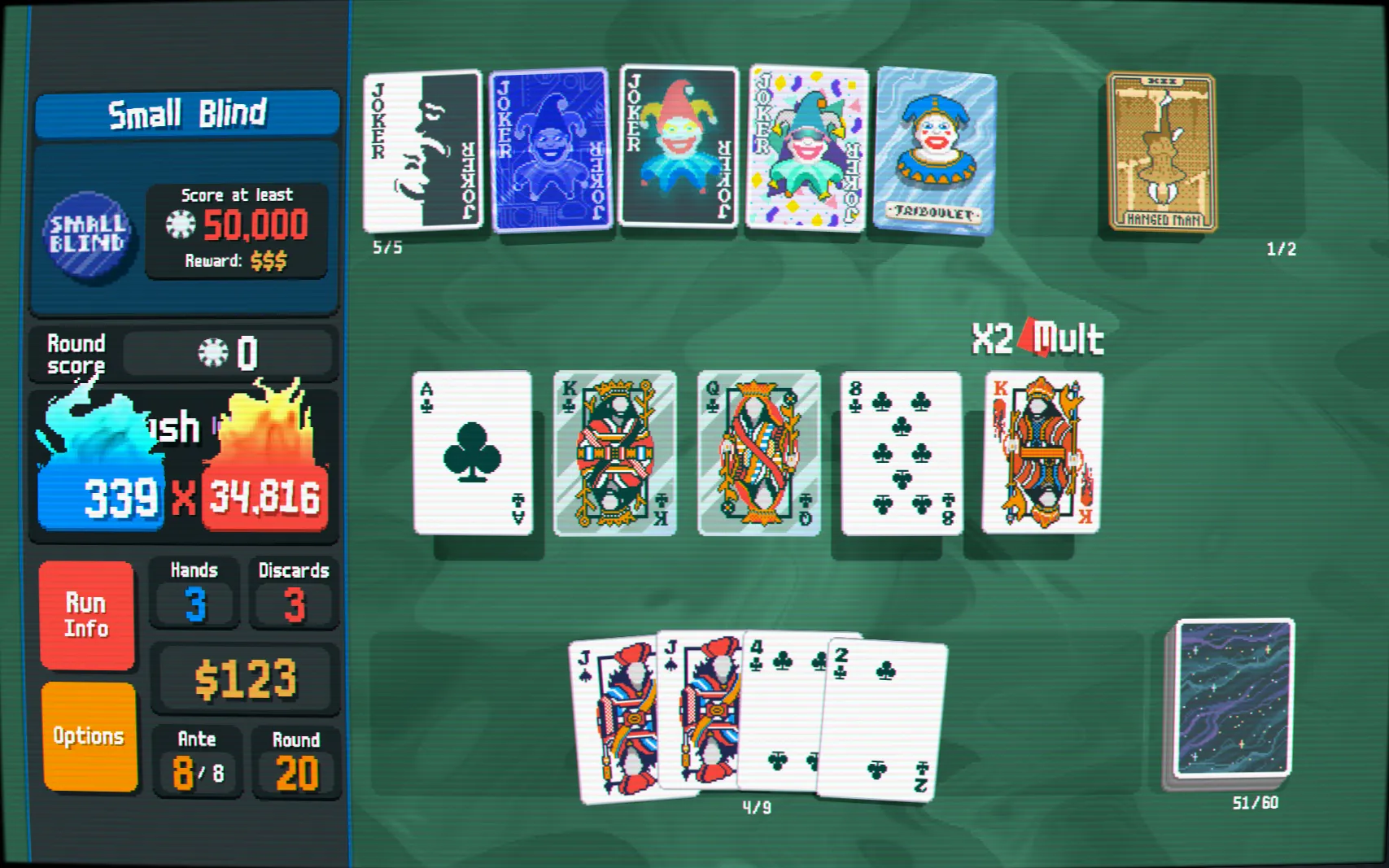Pick the confetti-patterned joker card
Viewport: 1389px width, 868px height.
(x=806, y=149)
